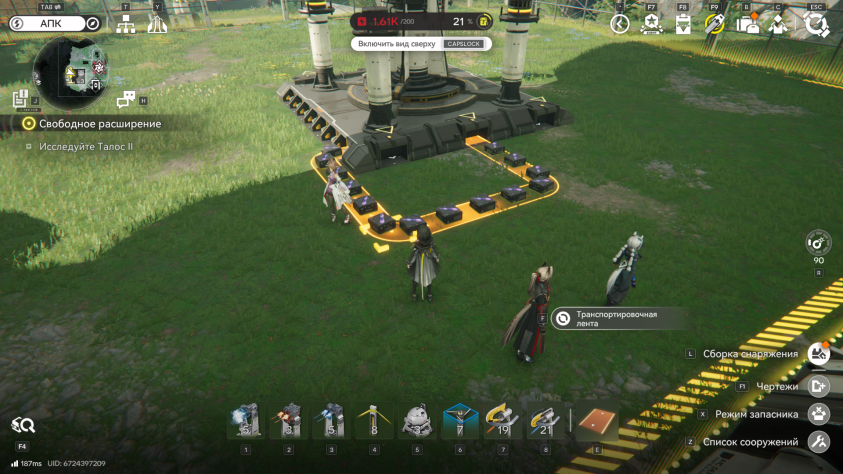Open the circular minimap

point(70,71)
